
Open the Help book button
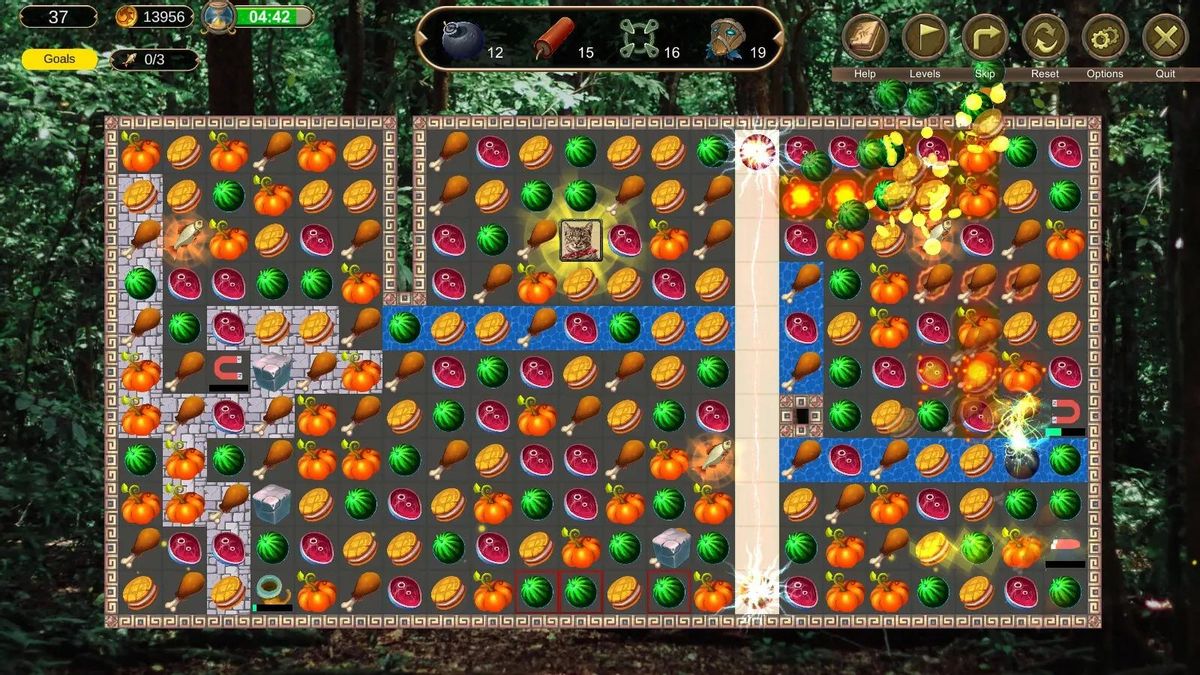click(865, 39)
